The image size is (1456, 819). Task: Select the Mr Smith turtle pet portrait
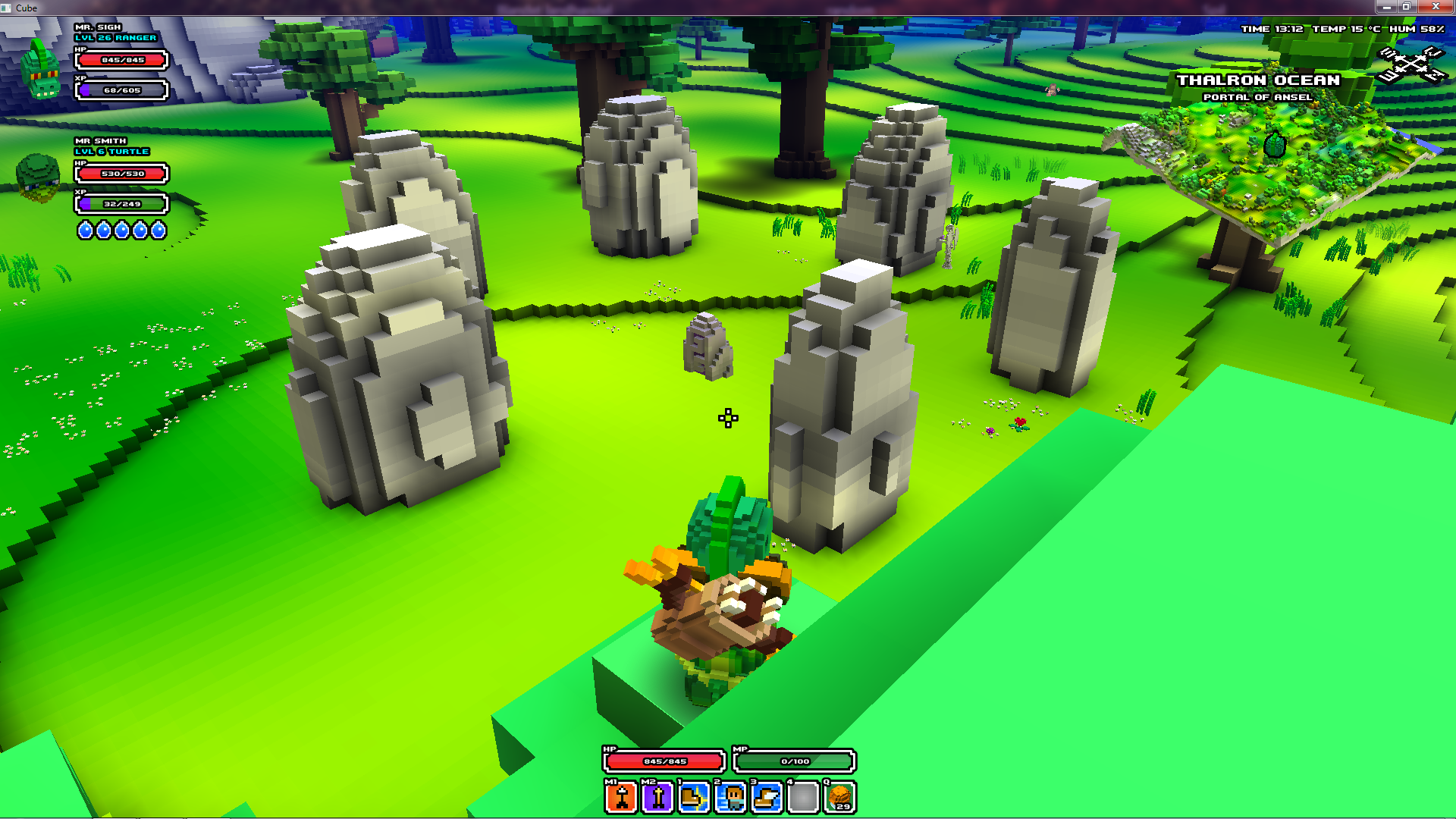coord(38,177)
